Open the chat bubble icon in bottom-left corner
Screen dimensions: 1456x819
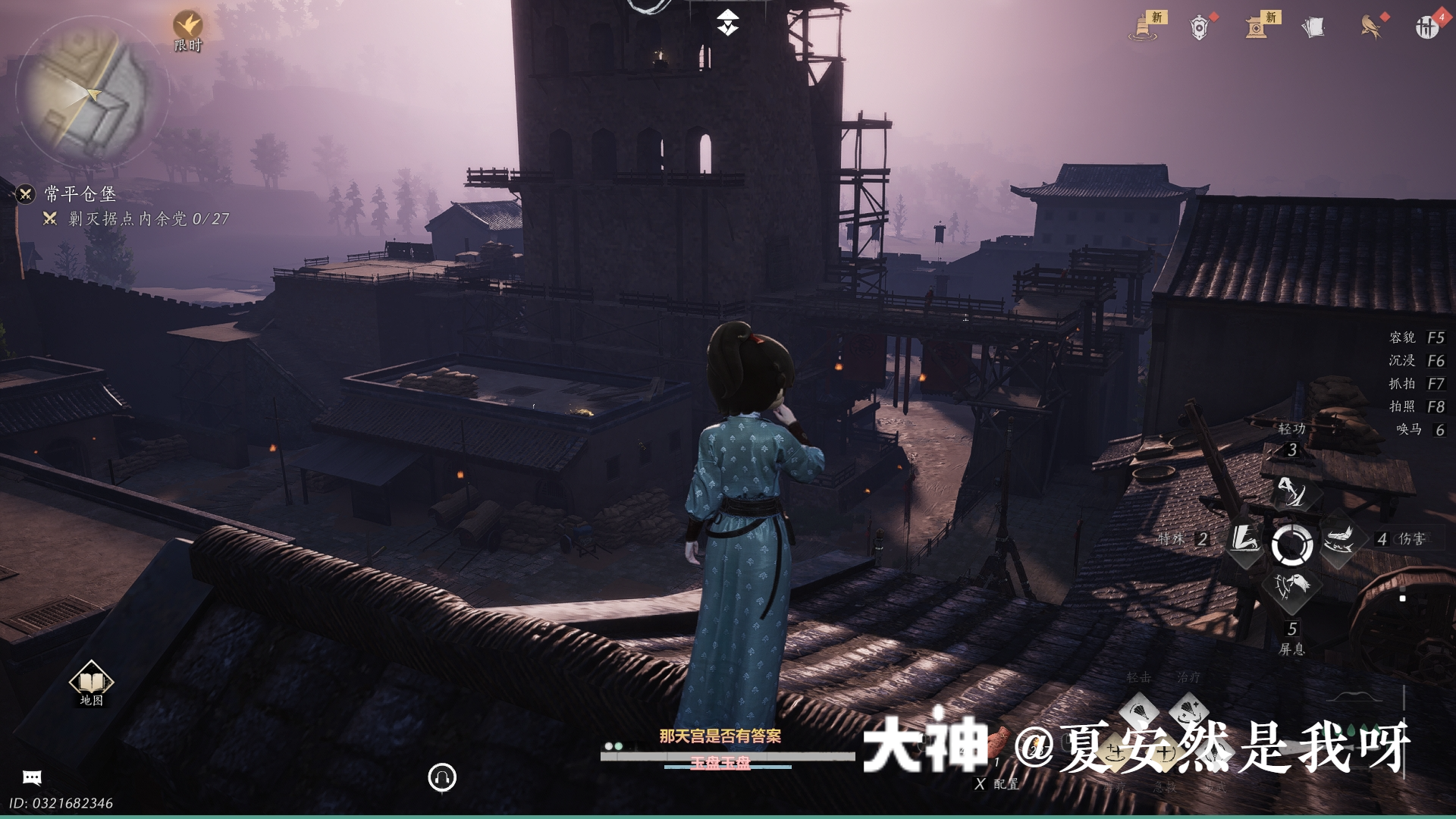[x=31, y=776]
